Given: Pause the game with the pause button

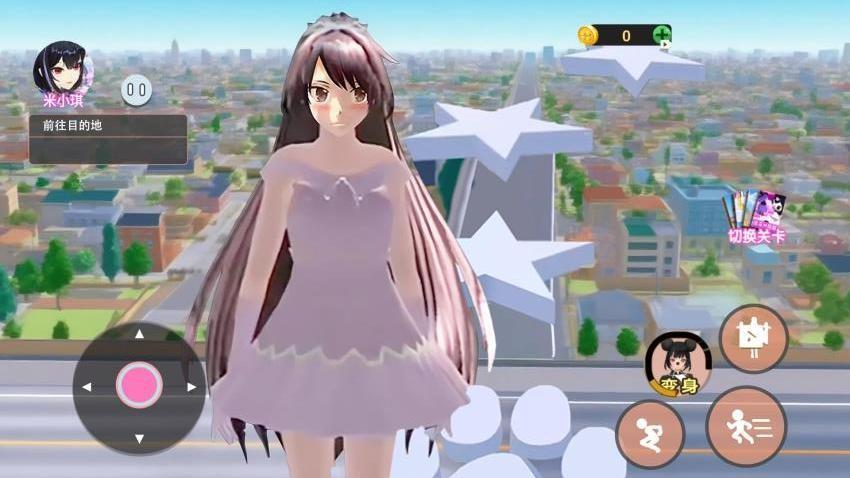Looking at the screenshot, I should [137, 92].
